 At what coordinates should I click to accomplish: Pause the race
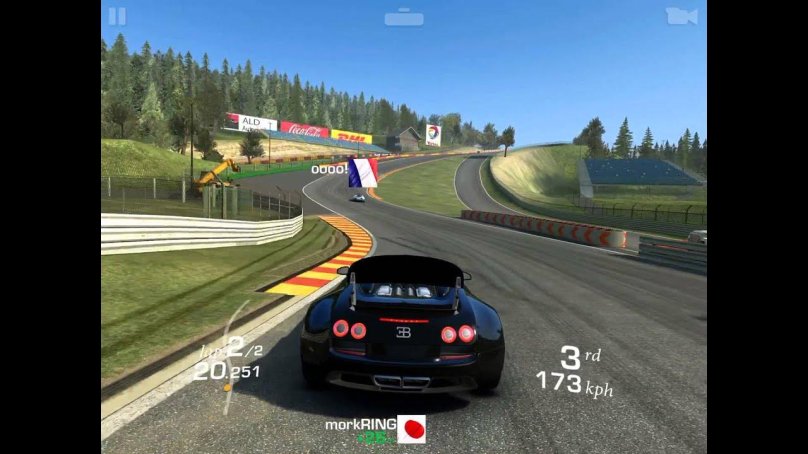pyautogui.click(x=117, y=16)
